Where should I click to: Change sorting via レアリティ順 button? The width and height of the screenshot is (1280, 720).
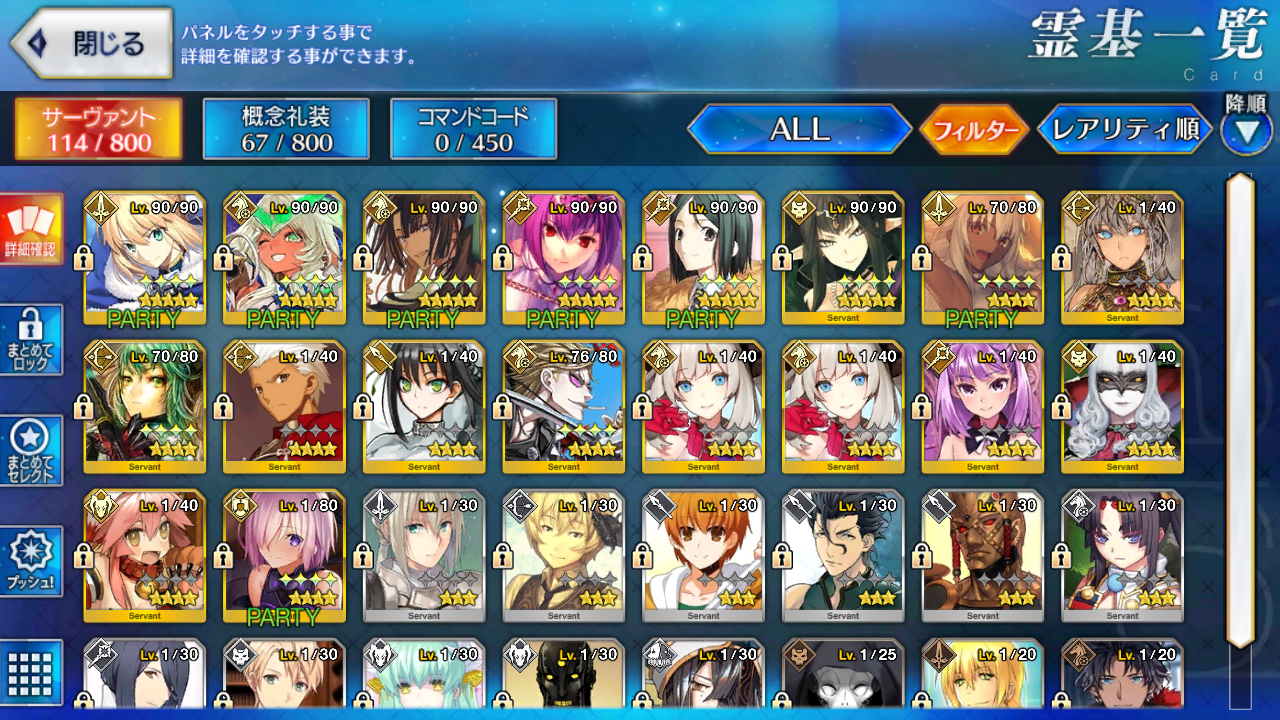coord(1125,129)
